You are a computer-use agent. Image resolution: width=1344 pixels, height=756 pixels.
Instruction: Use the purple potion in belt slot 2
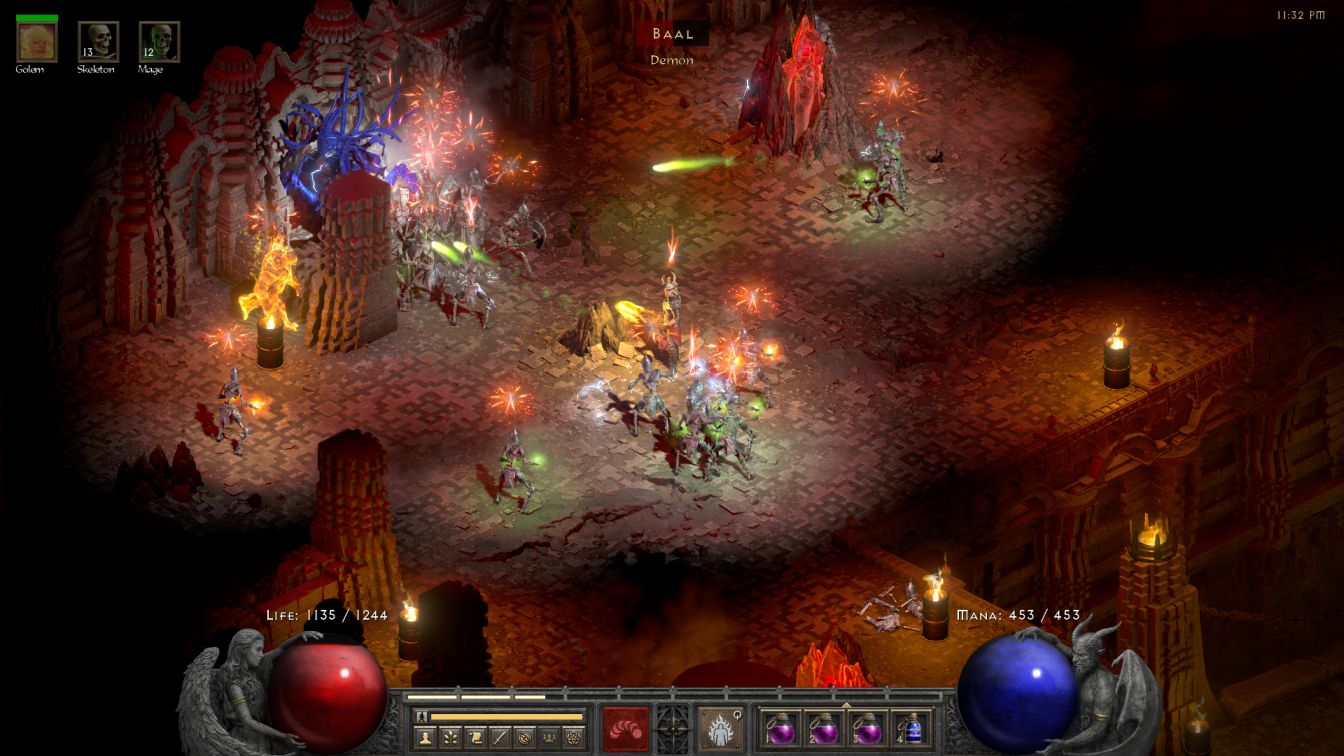click(x=824, y=727)
